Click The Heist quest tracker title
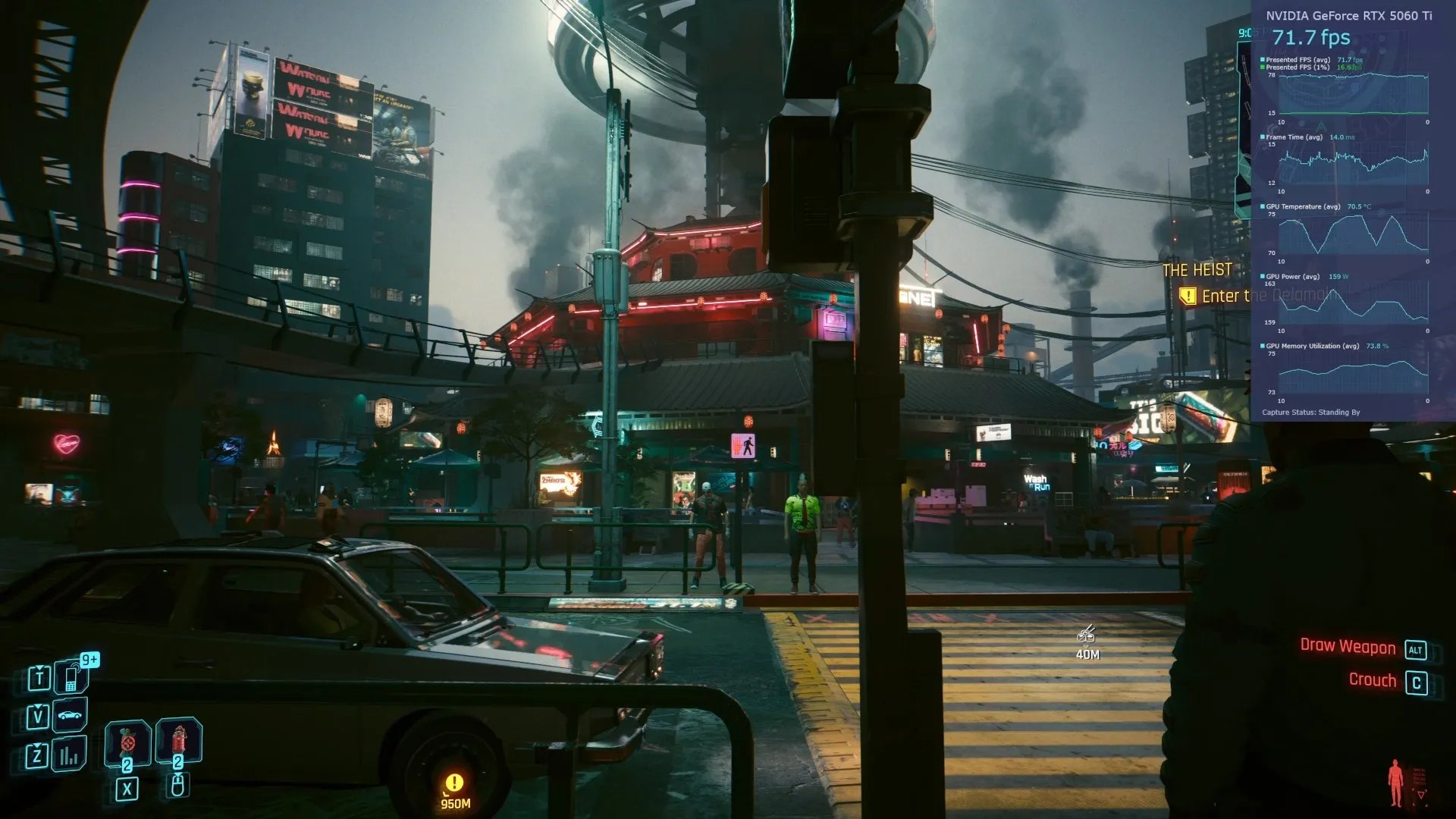1456x819 pixels. click(x=1197, y=270)
